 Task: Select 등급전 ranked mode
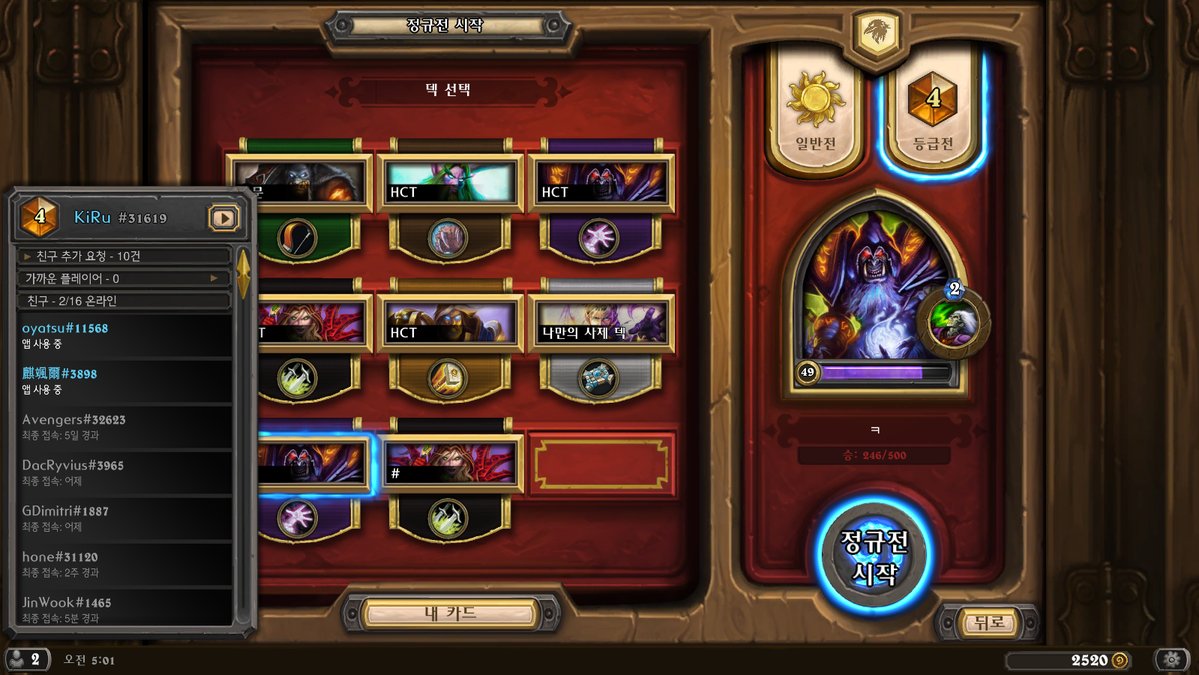930,113
